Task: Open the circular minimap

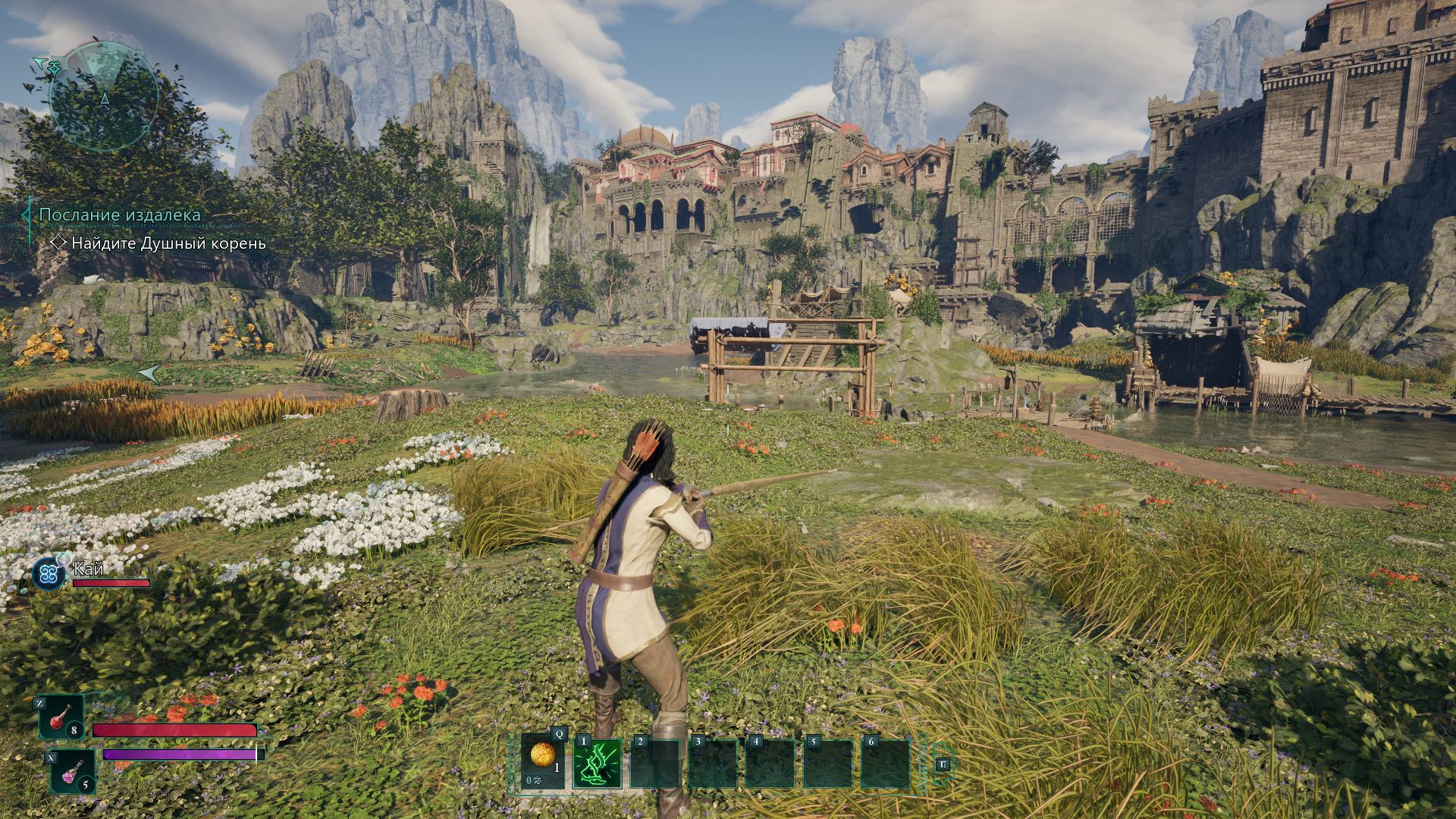Action: (104, 97)
